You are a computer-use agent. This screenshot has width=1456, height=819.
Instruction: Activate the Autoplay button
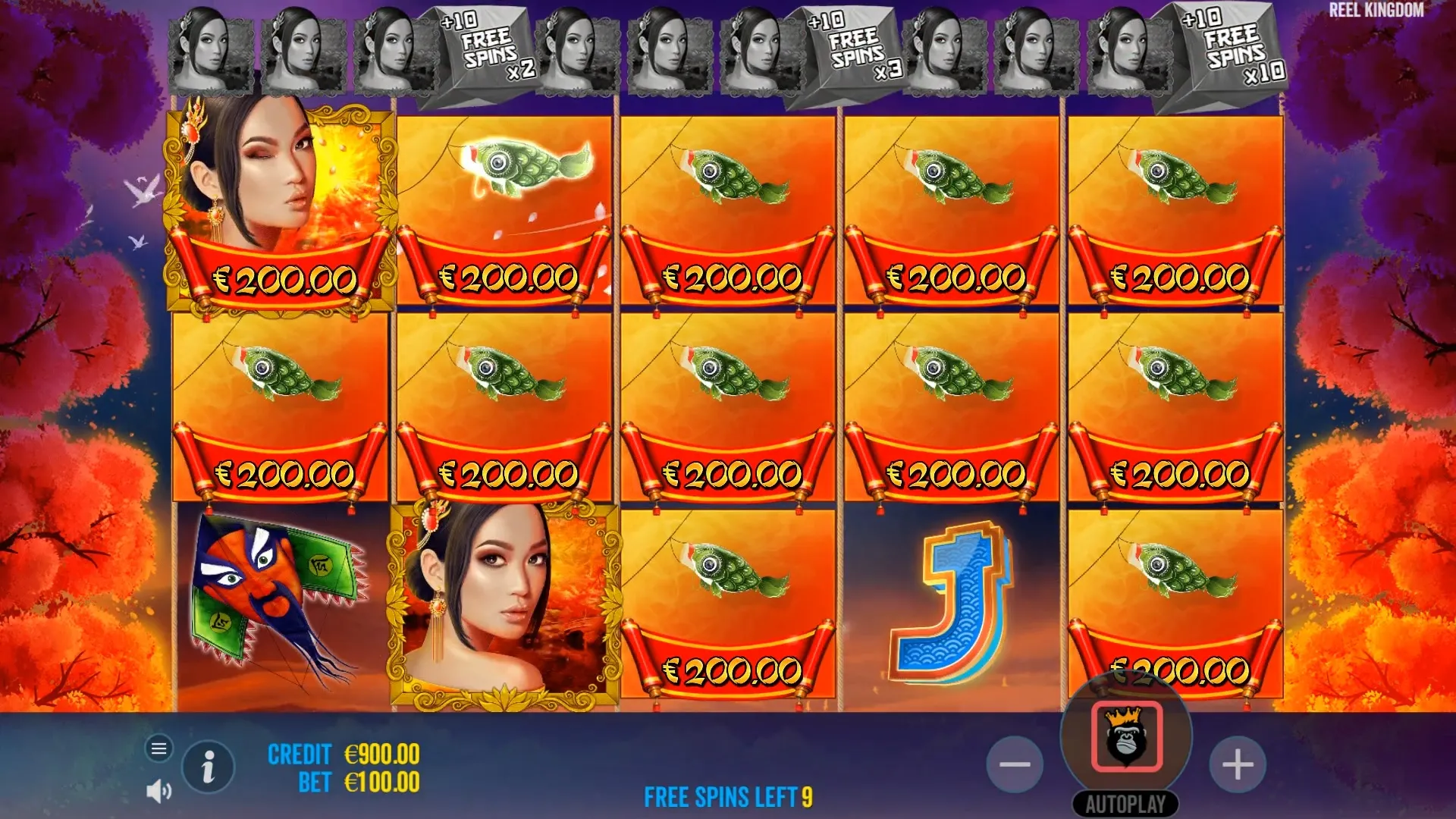click(x=1125, y=804)
